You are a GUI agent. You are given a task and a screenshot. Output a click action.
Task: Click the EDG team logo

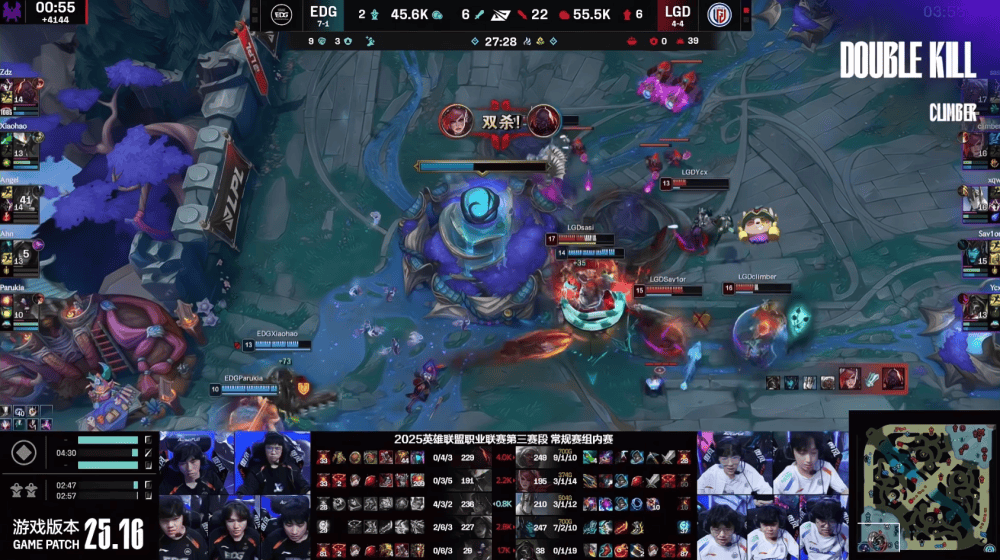281,14
